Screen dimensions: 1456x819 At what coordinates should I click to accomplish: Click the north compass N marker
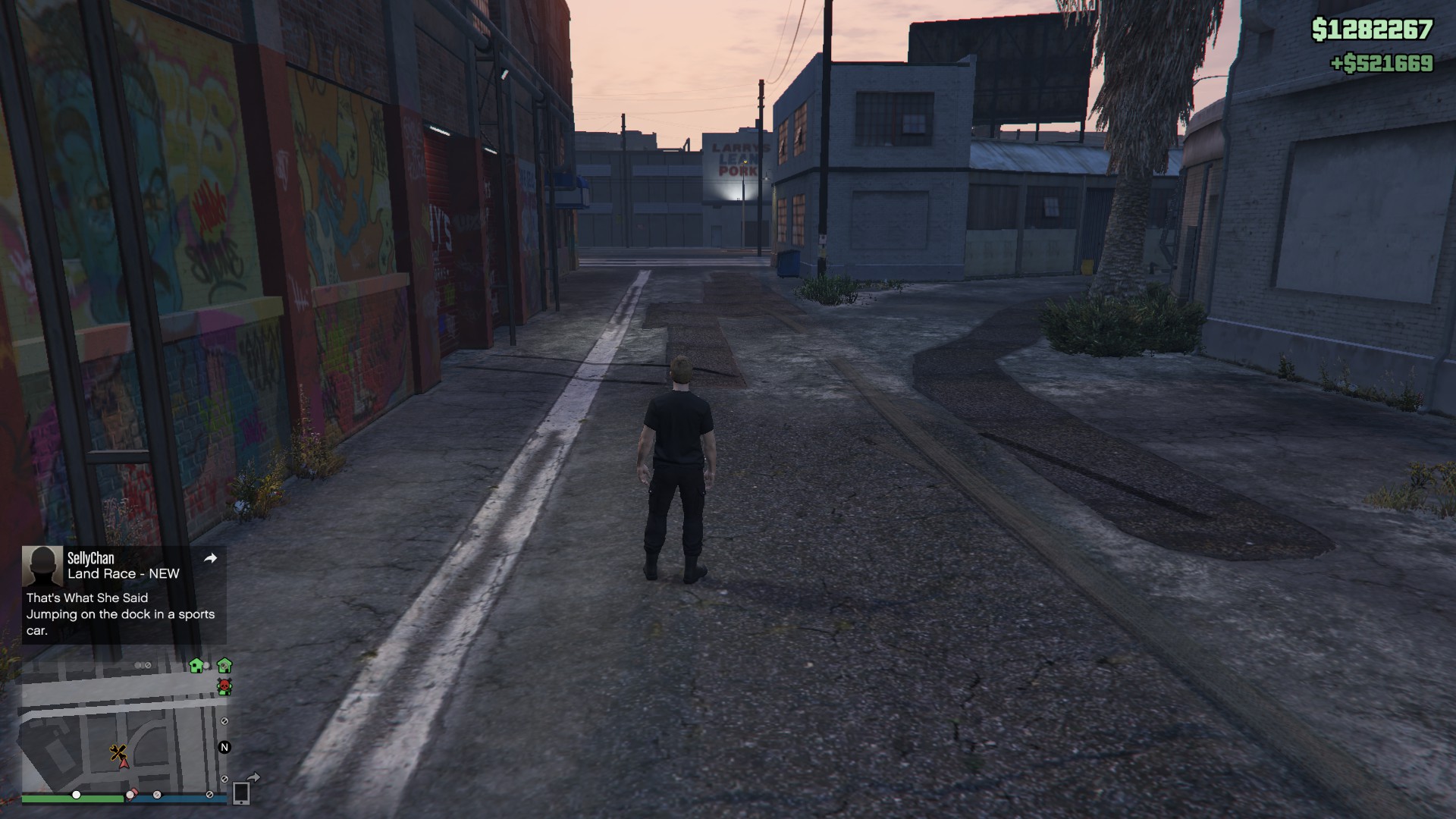tap(224, 747)
